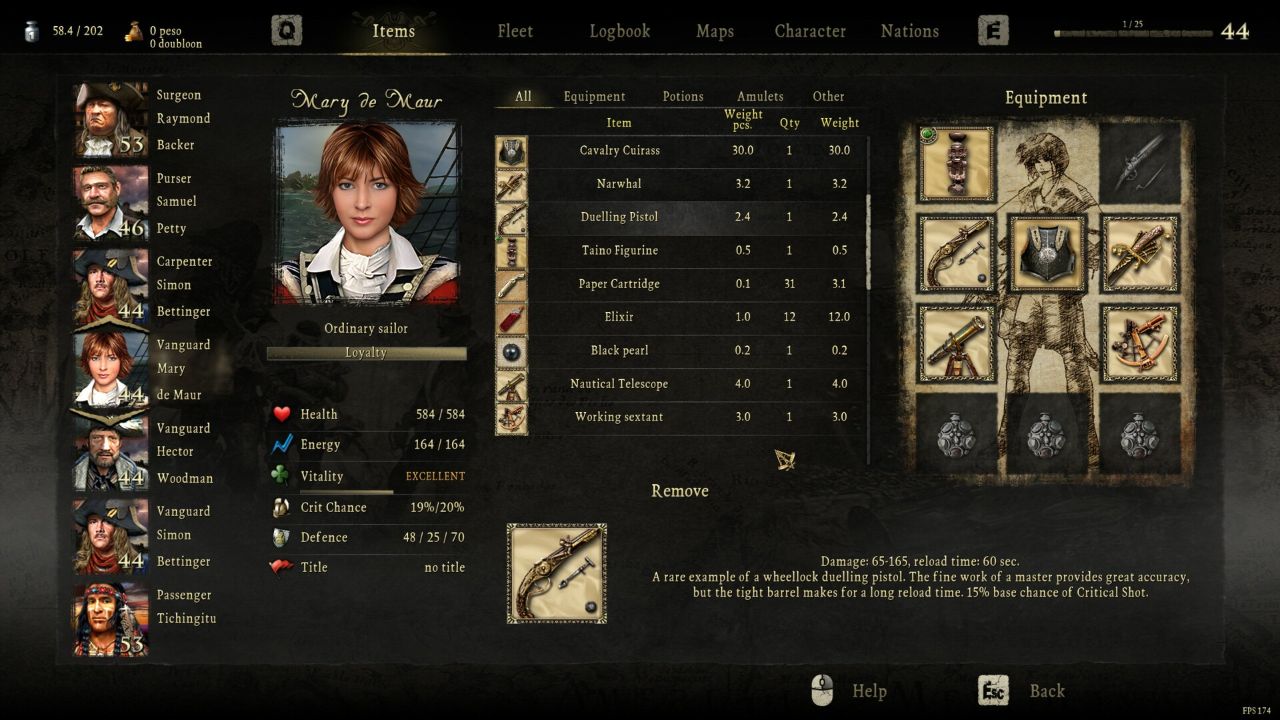This screenshot has height=720, width=1280.
Task: Click the E emblem icon near XP bar
Action: [992, 29]
